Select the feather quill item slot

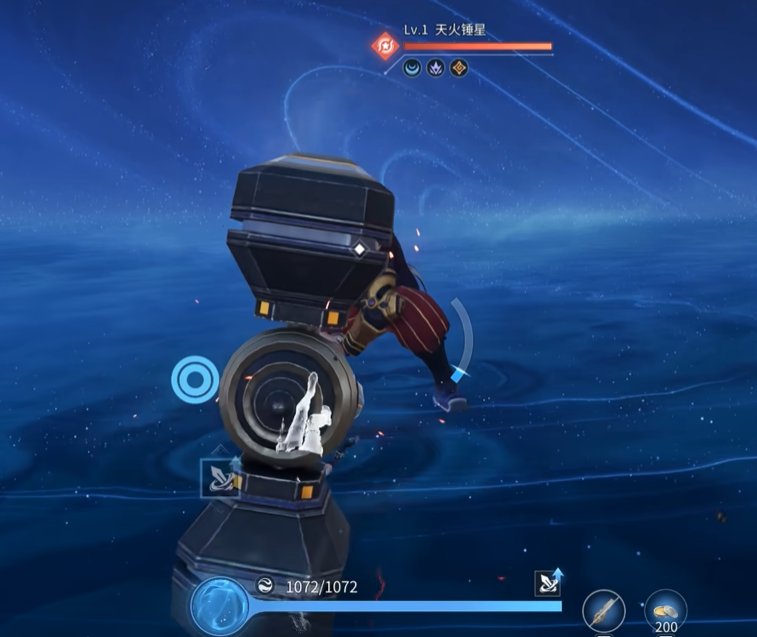click(x=603, y=611)
